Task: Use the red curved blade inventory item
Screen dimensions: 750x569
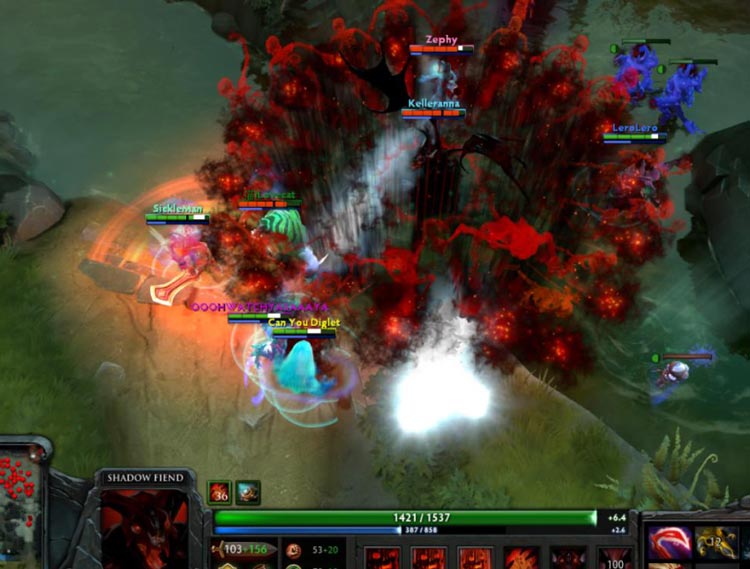Action: click(x=669, y=543)
